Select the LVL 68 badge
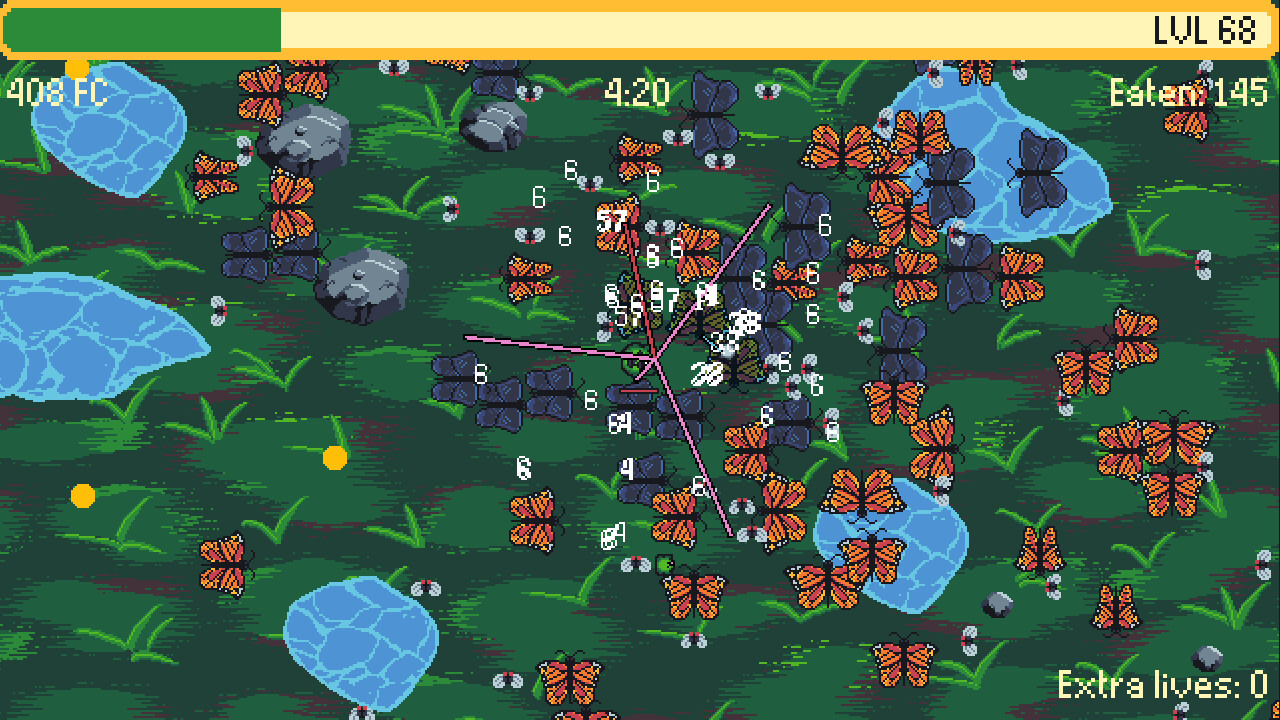The image size is (1280, 720). point(1203,30)
